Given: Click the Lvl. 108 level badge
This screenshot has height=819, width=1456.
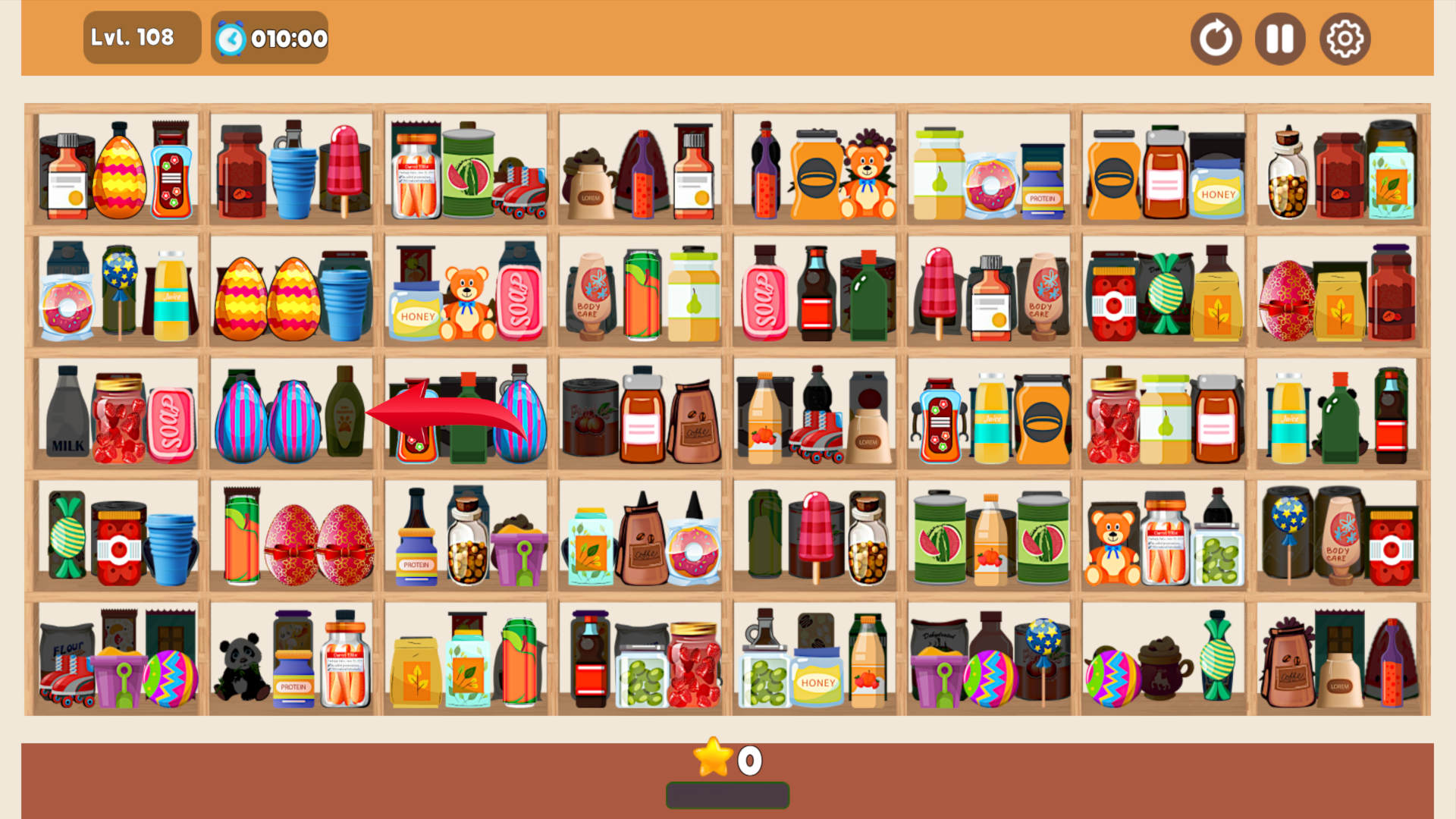Looking at the screenshot, I should (x=142, y=36).
